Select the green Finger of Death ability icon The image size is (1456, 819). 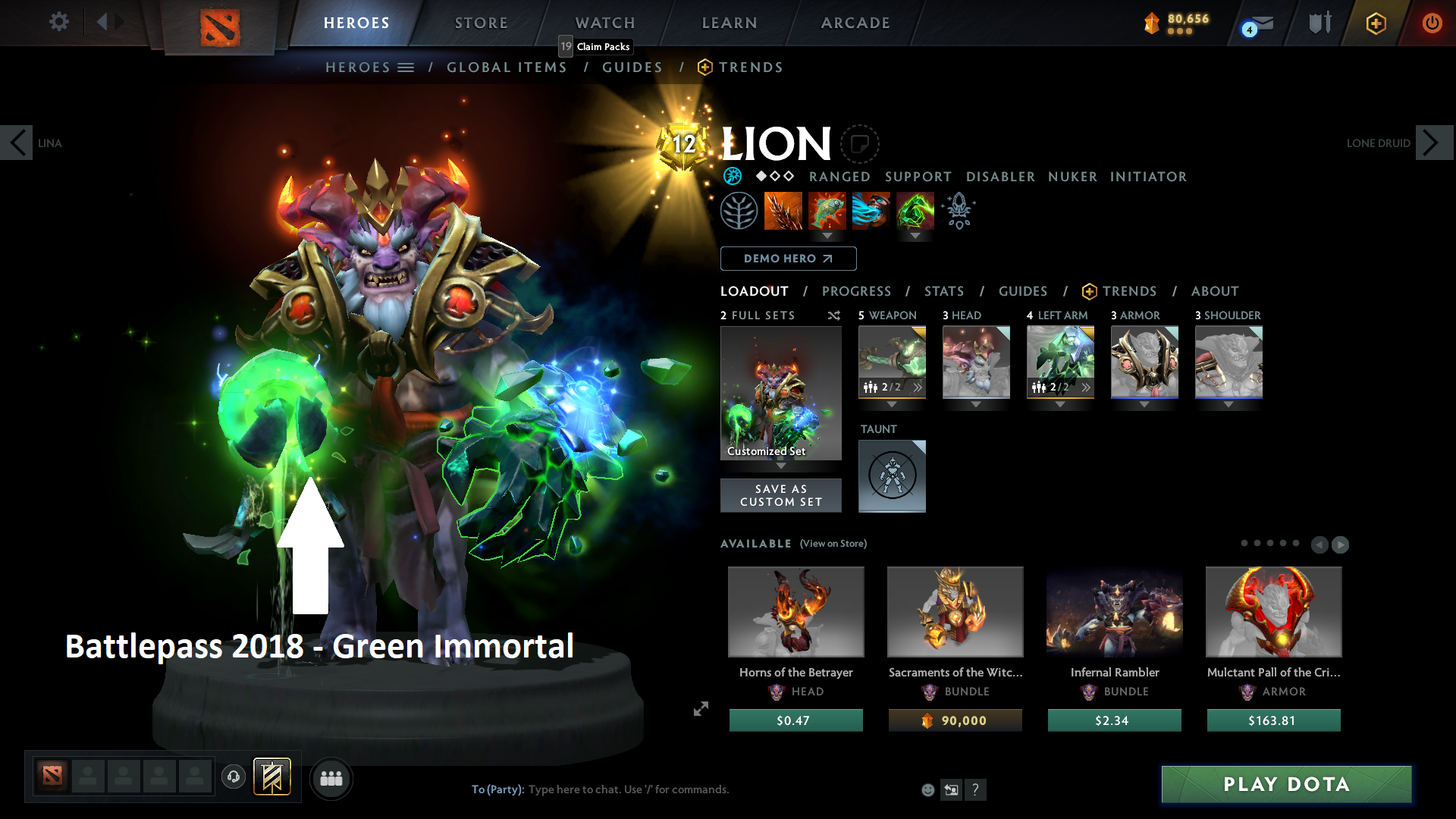tap(914, 211)
